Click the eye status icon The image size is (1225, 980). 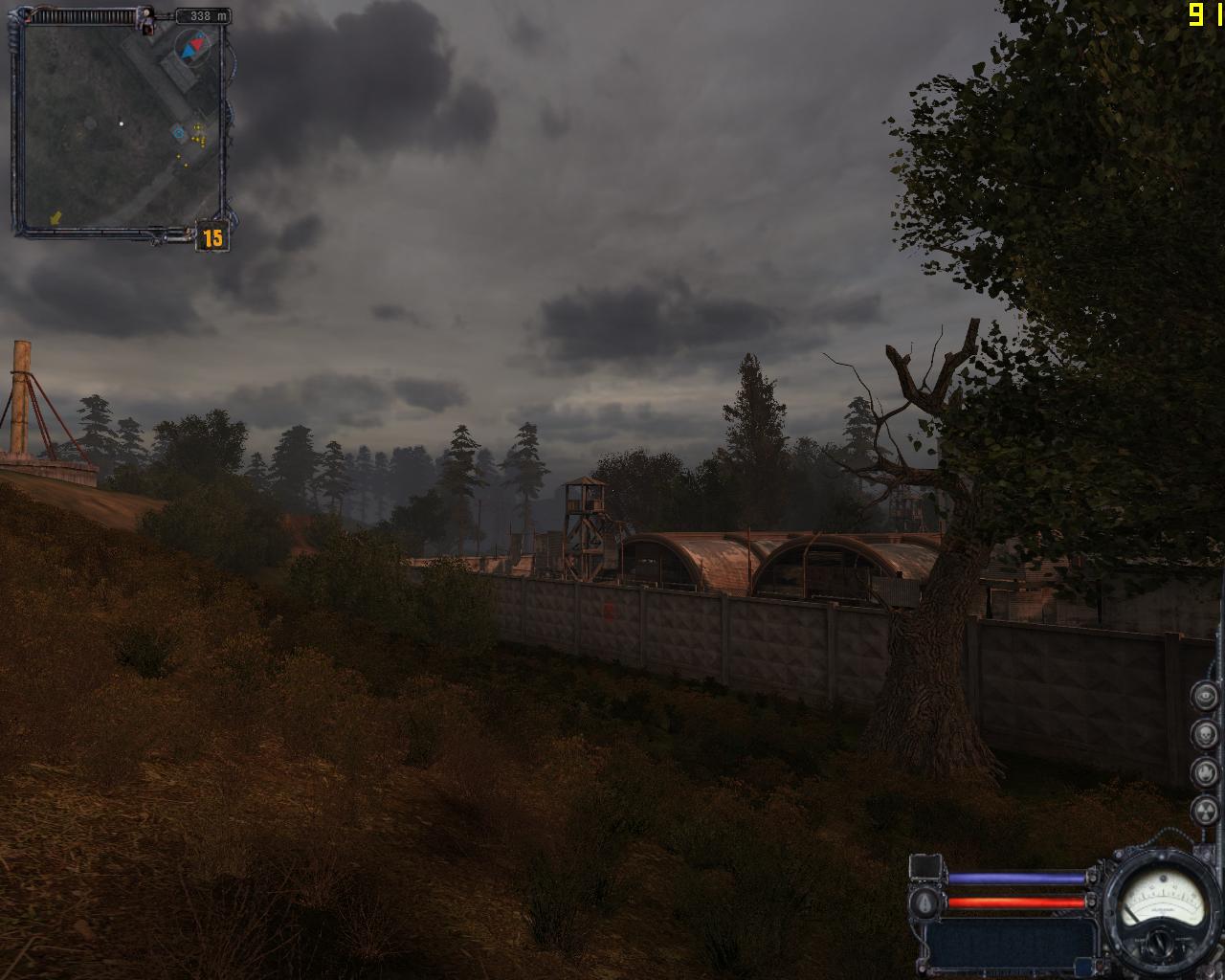(x=1204, y=696)
